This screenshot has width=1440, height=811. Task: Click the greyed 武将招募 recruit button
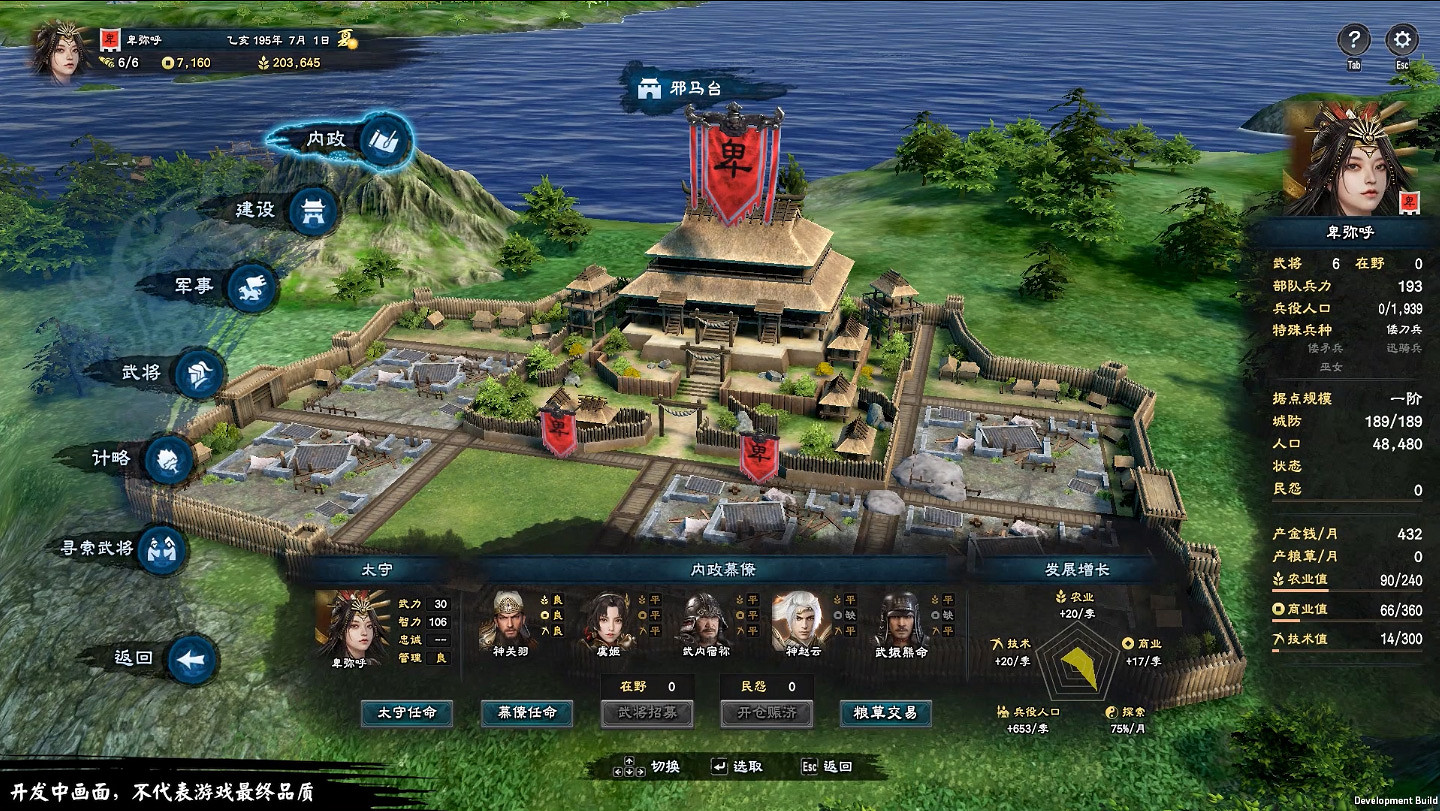point(647,713)
